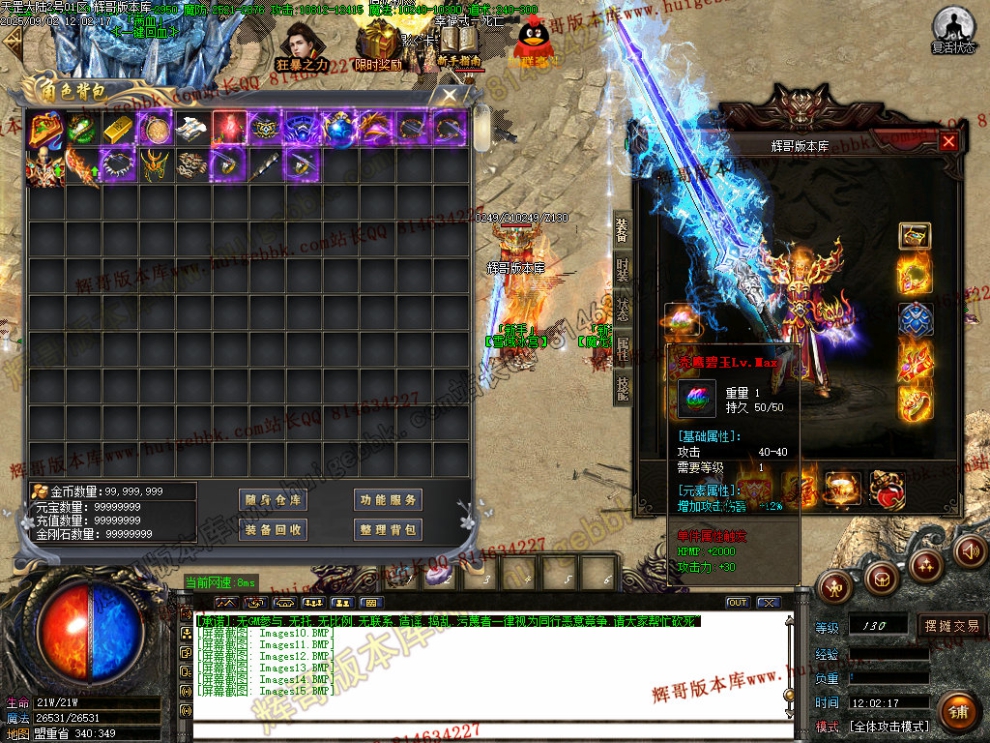Select the red glowing item in the backpack

(x=229, y=127)
